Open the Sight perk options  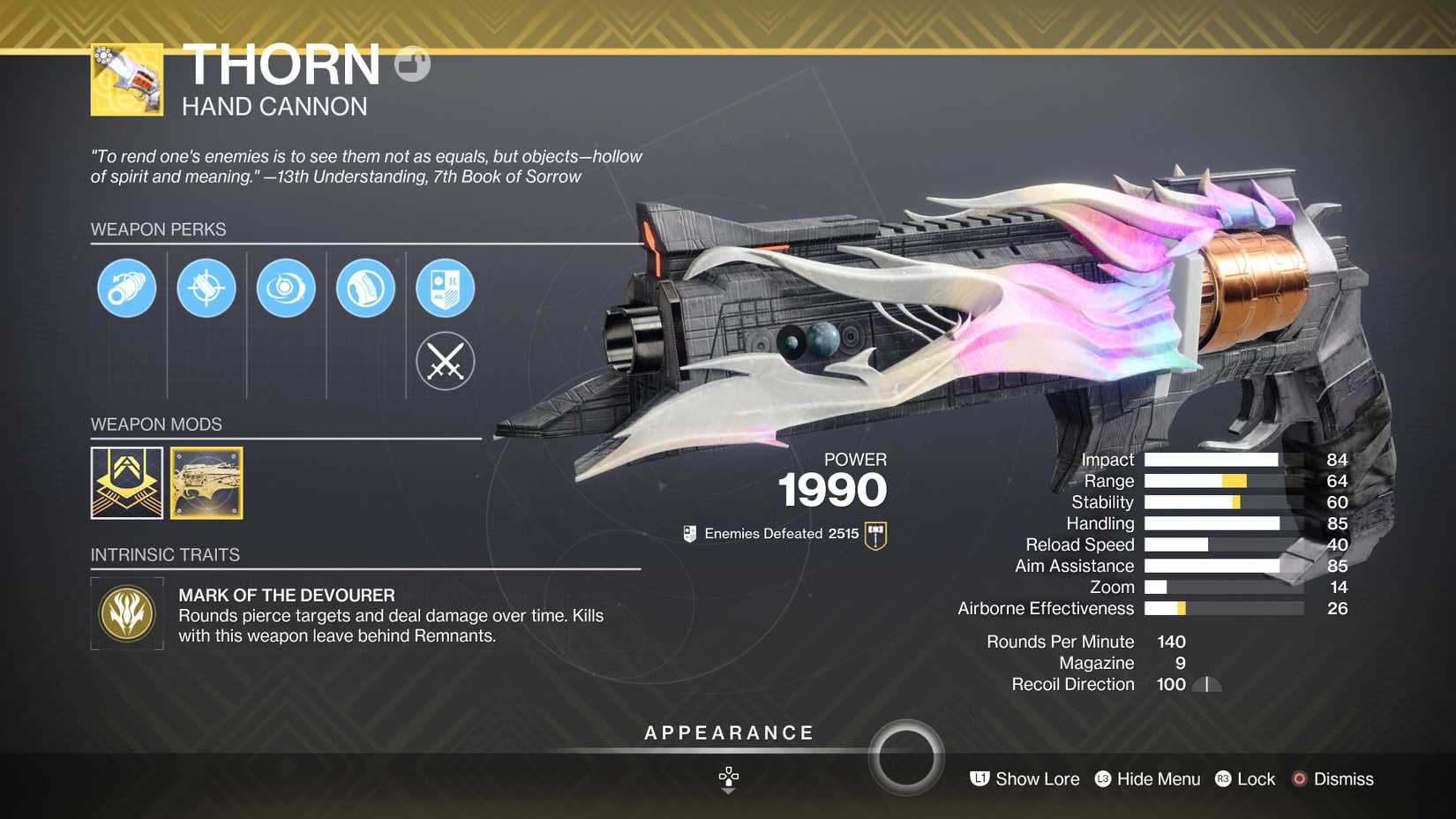tap(206, 289)
